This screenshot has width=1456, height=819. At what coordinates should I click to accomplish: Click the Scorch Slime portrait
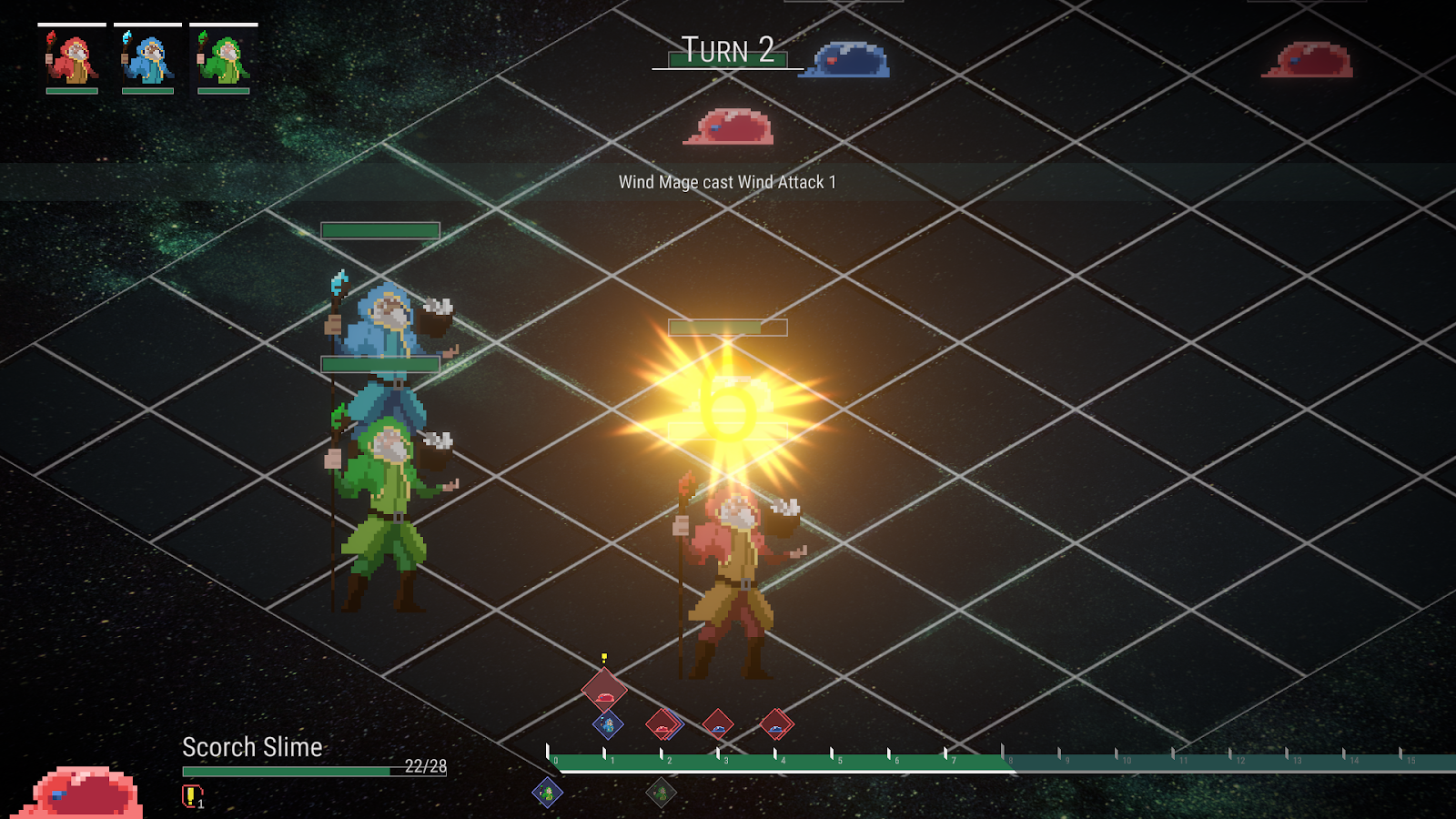tap(82, 792)
